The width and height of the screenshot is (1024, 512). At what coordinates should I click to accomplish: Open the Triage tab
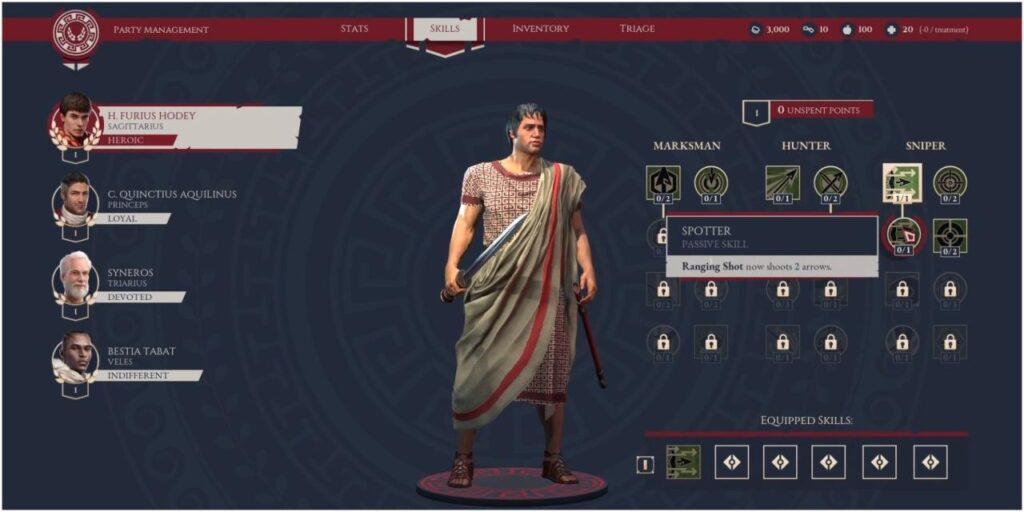(x=637, y=29)
